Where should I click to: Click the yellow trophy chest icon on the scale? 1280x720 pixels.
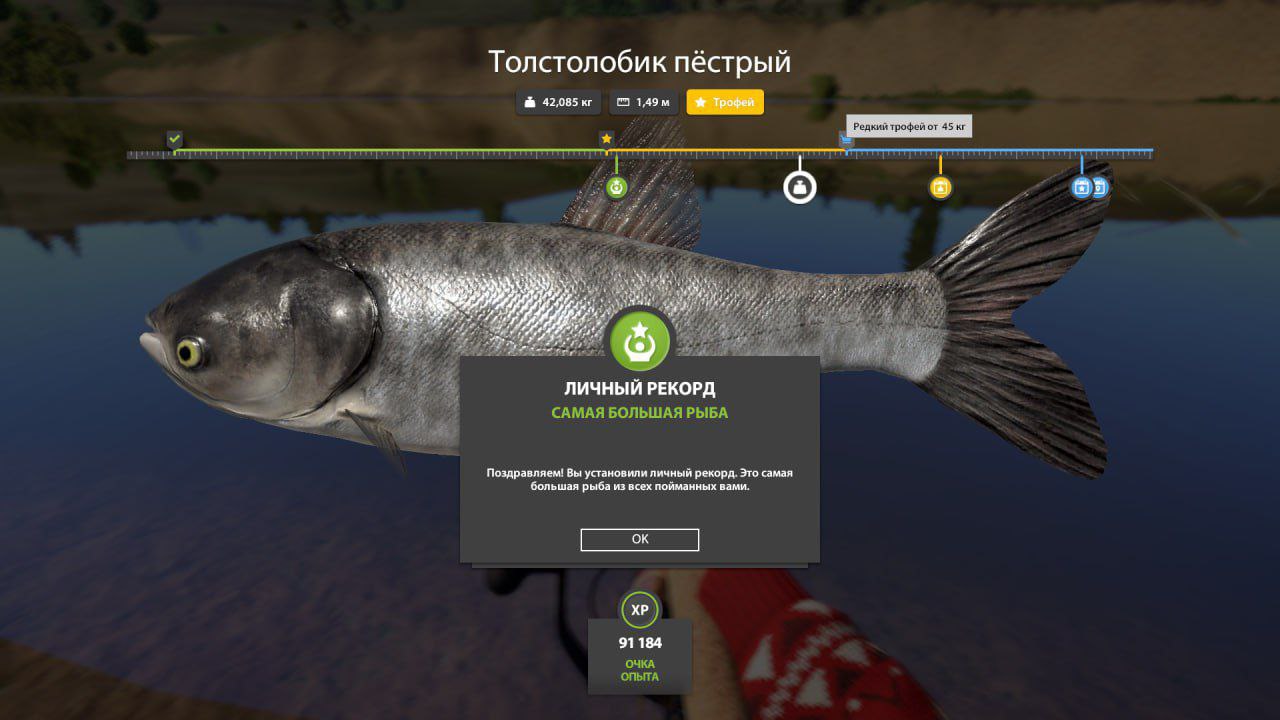pos(939,186)
